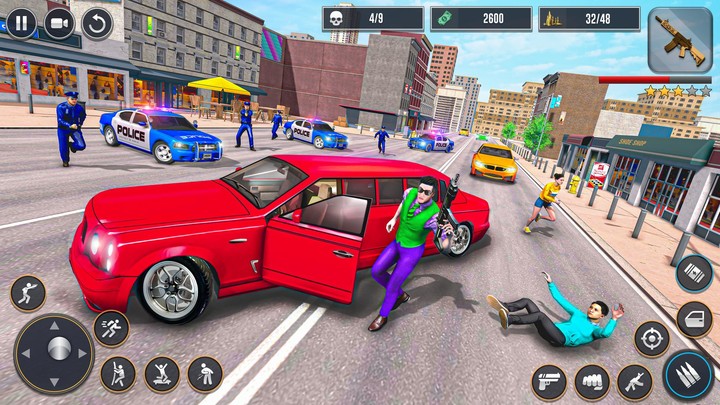Tap the circular arrow reset button

97,22
